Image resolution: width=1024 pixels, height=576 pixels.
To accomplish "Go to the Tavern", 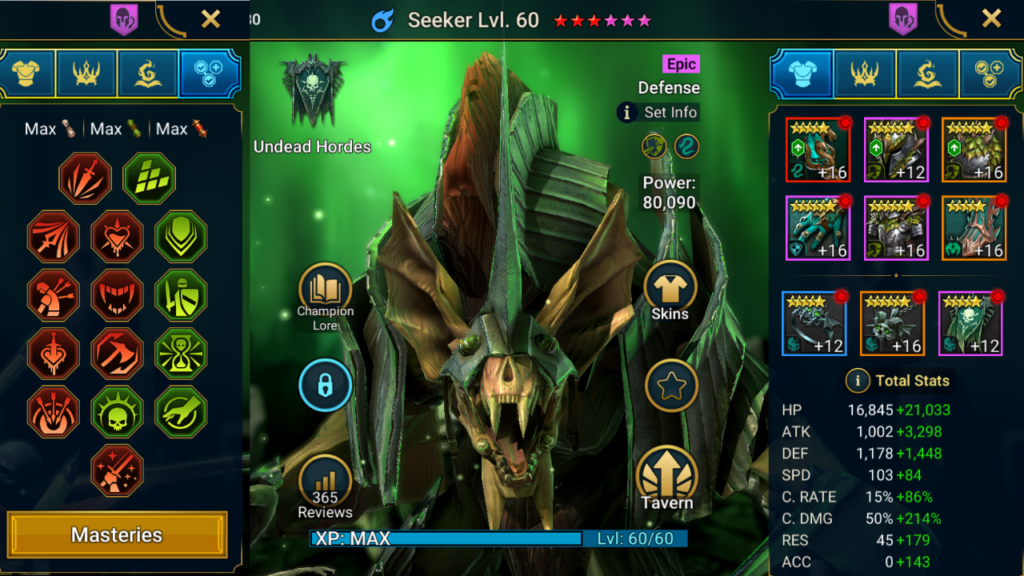I will click(x=667, y=478).
